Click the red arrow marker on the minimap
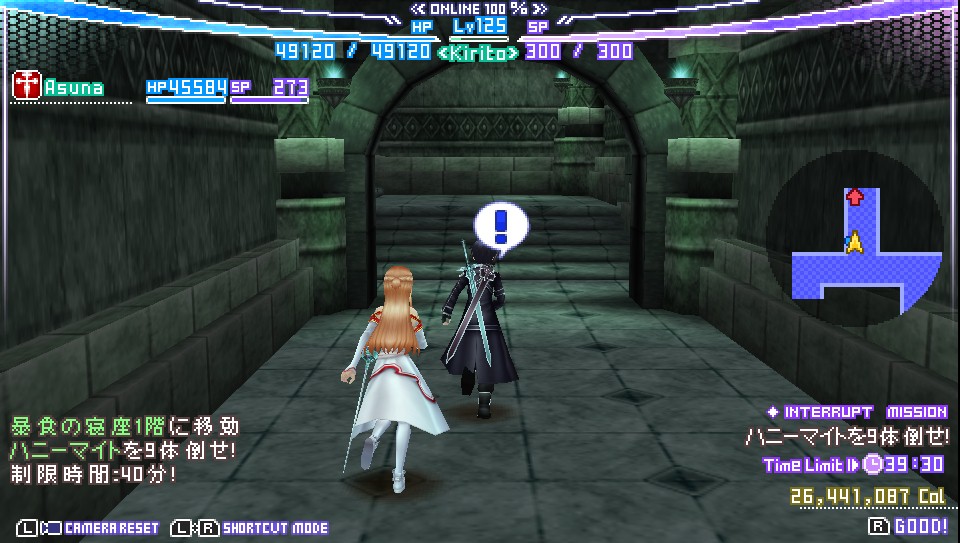 (854, 197)
